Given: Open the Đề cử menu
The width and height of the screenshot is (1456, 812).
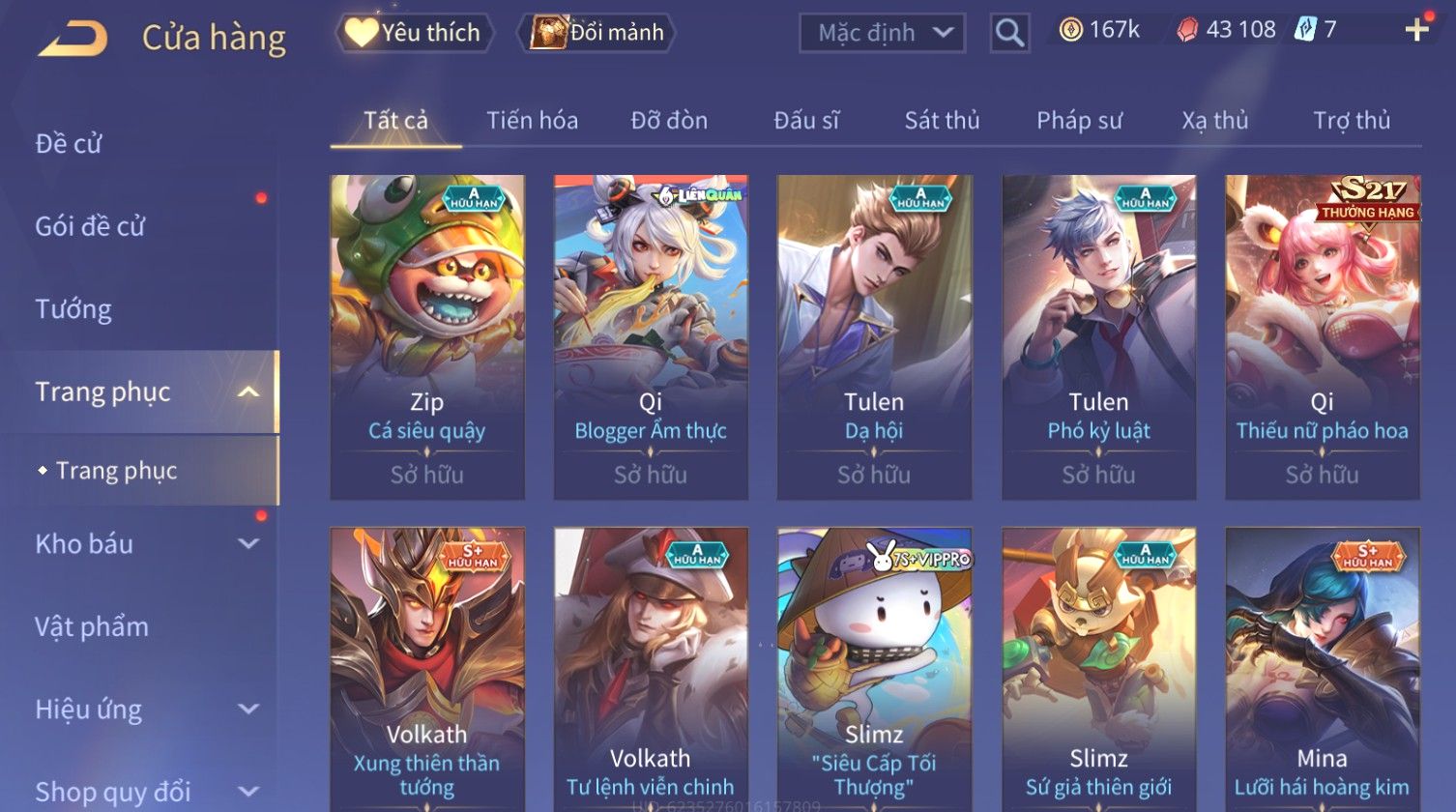Looking at the screenshot, I should (69, 144).
